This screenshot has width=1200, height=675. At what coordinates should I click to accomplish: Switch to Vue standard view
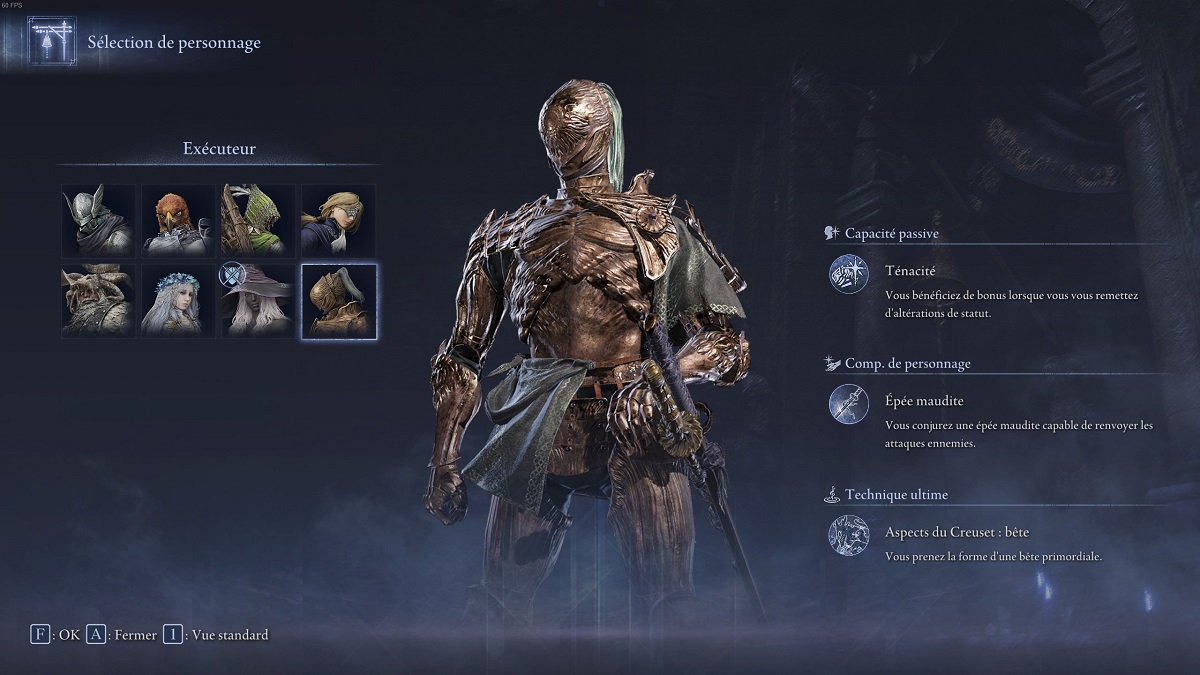pyautogui.click(x=215, y=635)
